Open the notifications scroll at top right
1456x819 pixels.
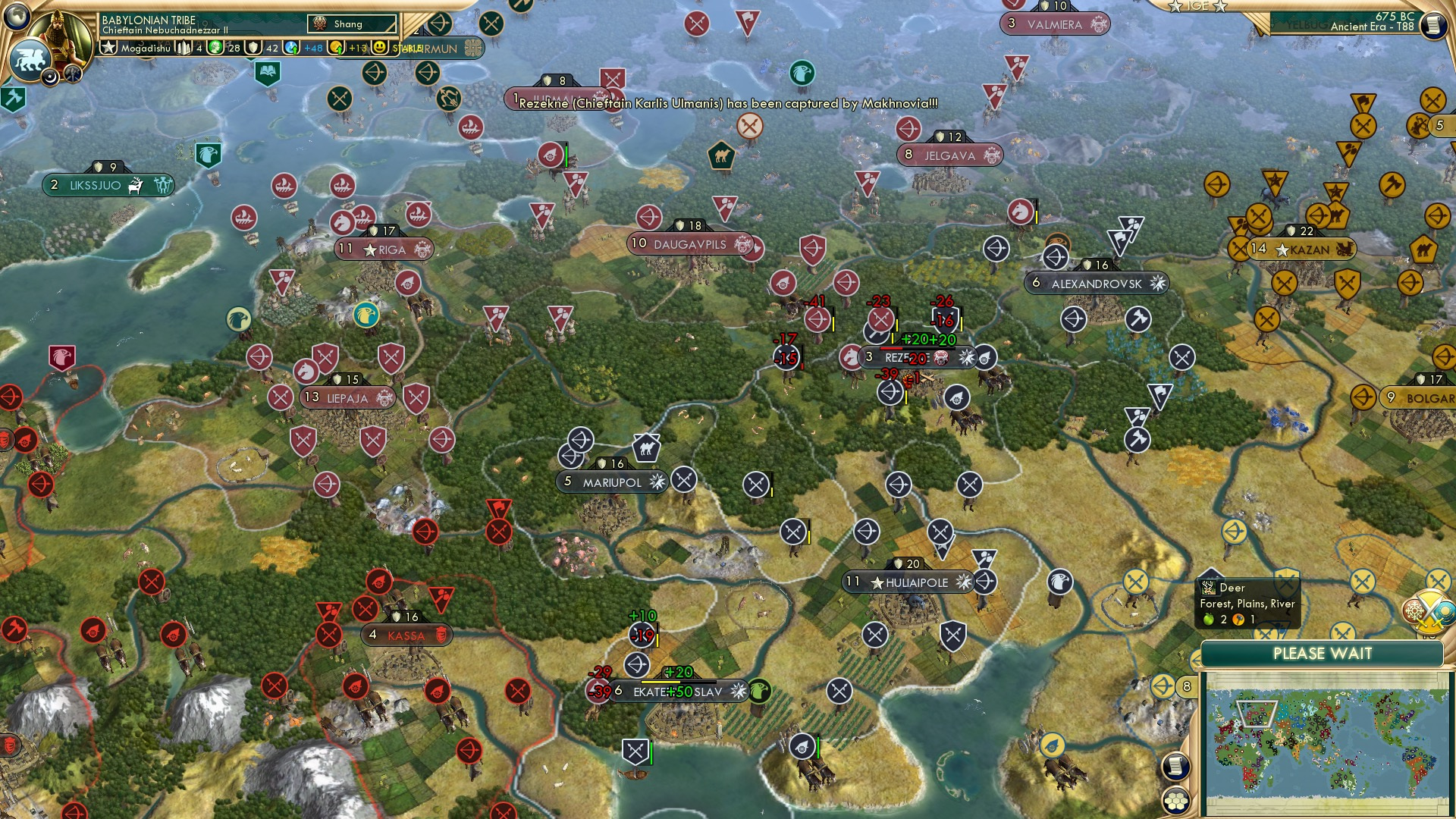coord(1434,25)
